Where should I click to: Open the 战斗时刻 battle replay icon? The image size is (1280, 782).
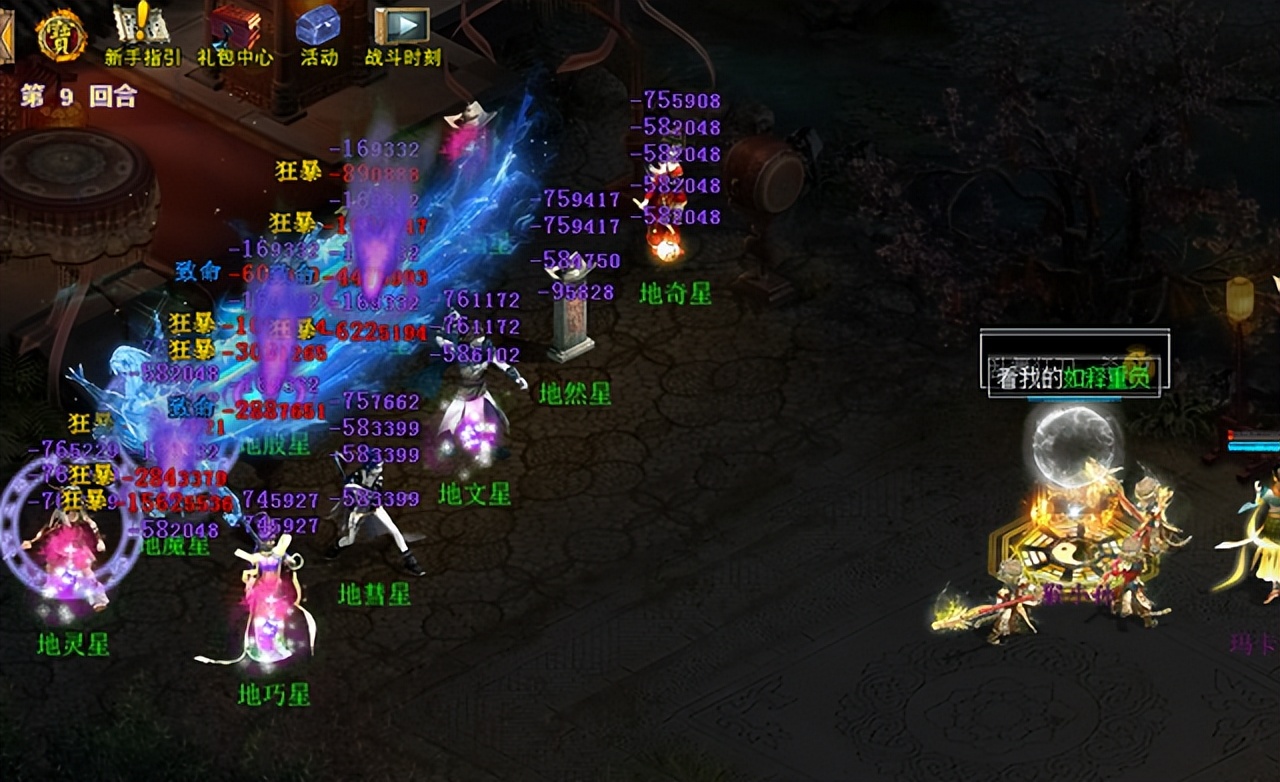(x=402, y=30)
